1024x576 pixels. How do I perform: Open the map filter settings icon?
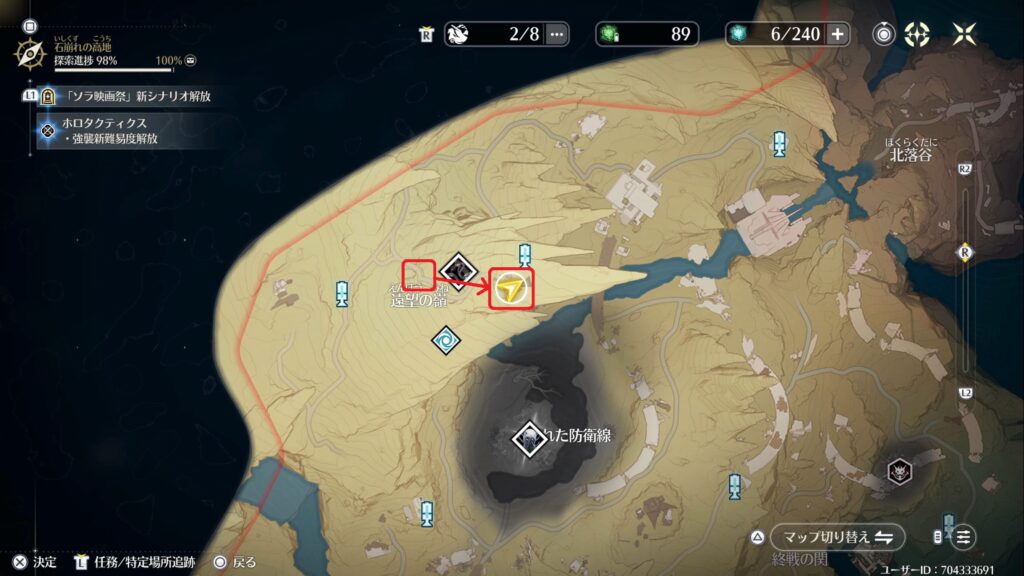(964, 537)
